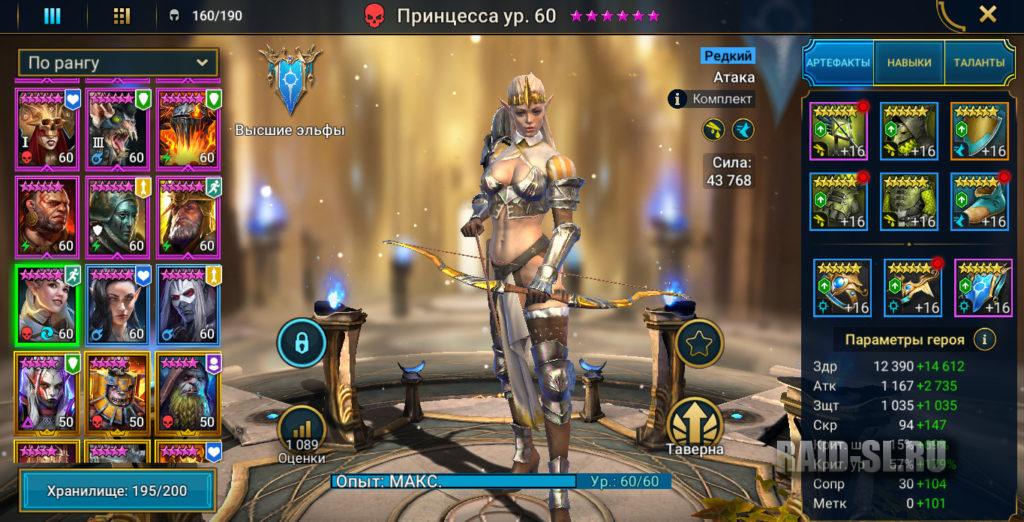This screenshot has width=1024, height=522.
Task: Open the Таланты tab
Action: 978,62
